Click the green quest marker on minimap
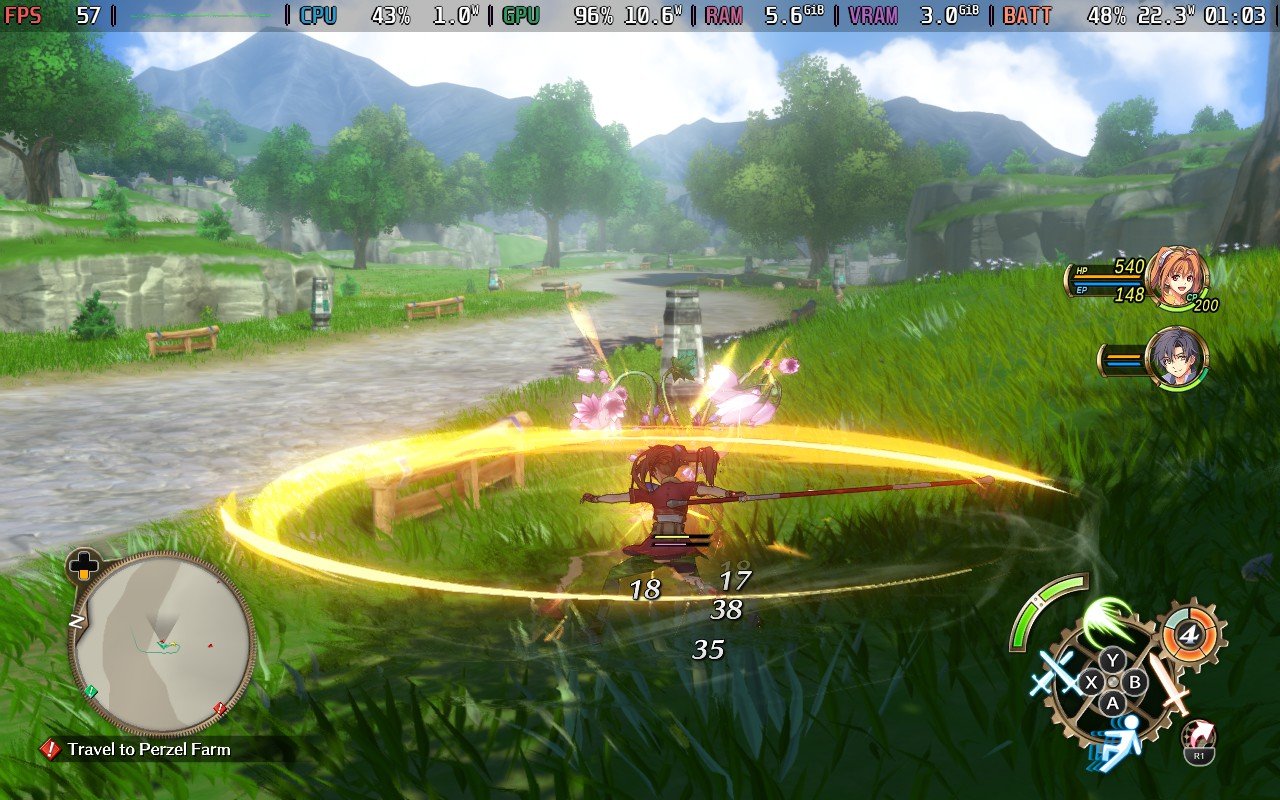1280x800 pixels. click(x=91, y=691)
